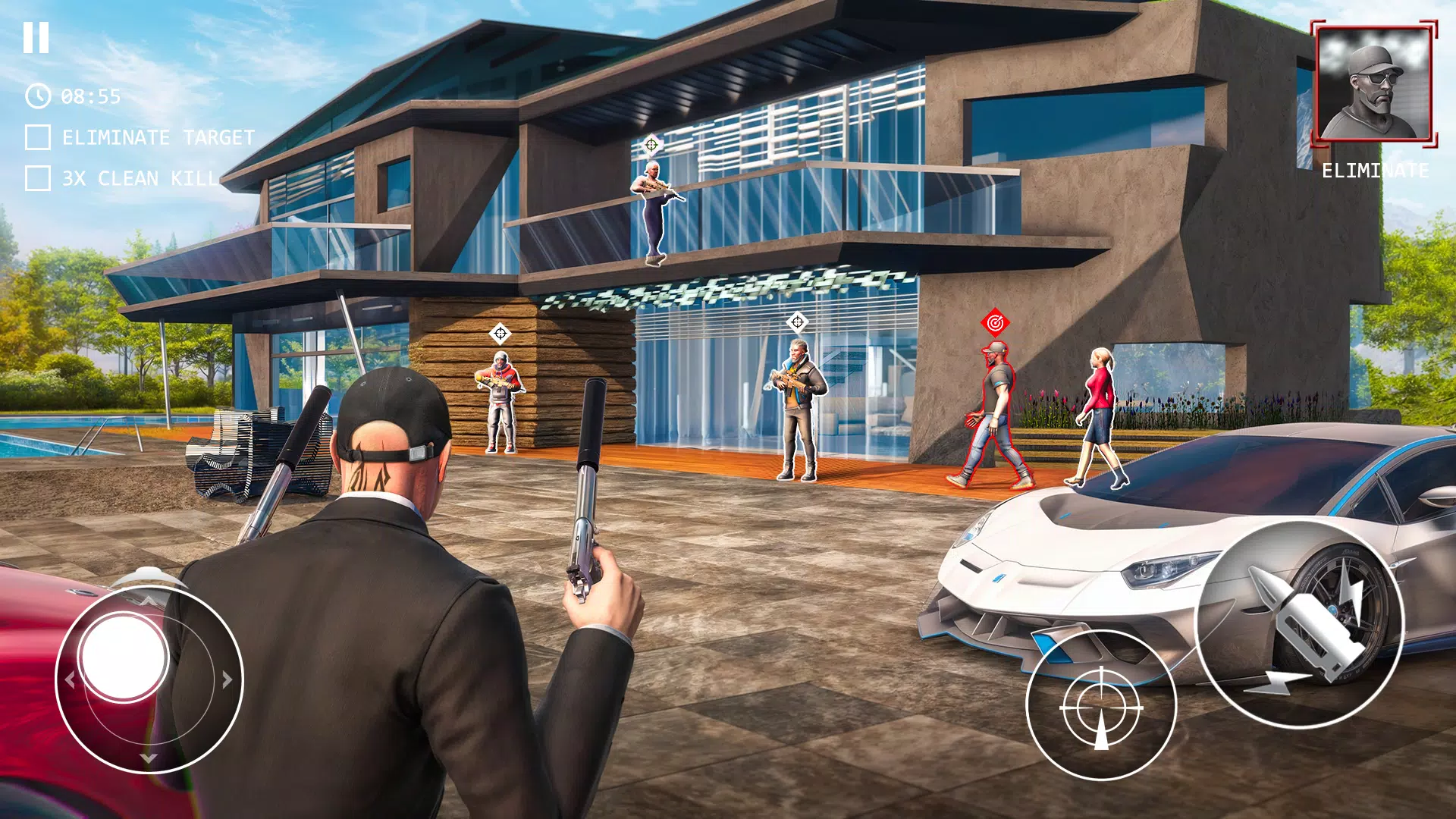Tap the diamond marker above the balcony shooter
The width and height of the screenshot is (1456, 819).
click(652, 143)
